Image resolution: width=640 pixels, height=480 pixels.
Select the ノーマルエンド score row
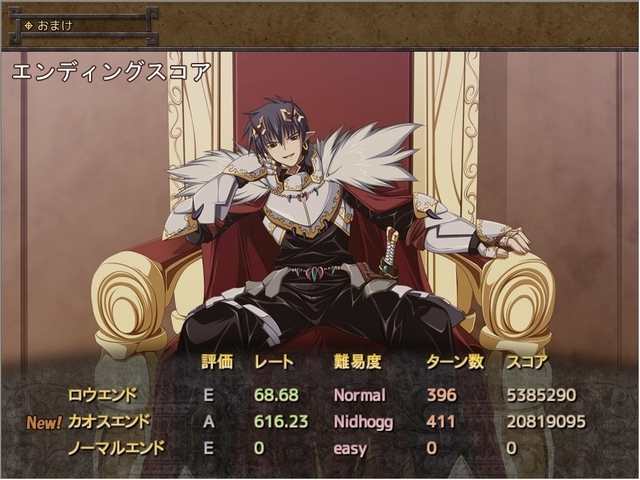click(115, 449)
